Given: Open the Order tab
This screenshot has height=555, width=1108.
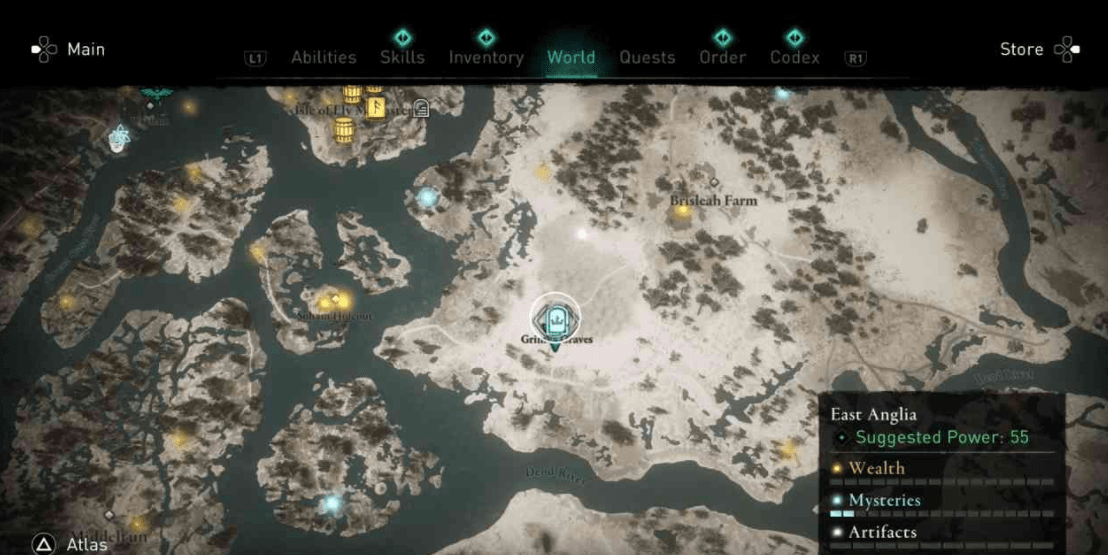Looking at the screenshot, I should tap(722, 57).
